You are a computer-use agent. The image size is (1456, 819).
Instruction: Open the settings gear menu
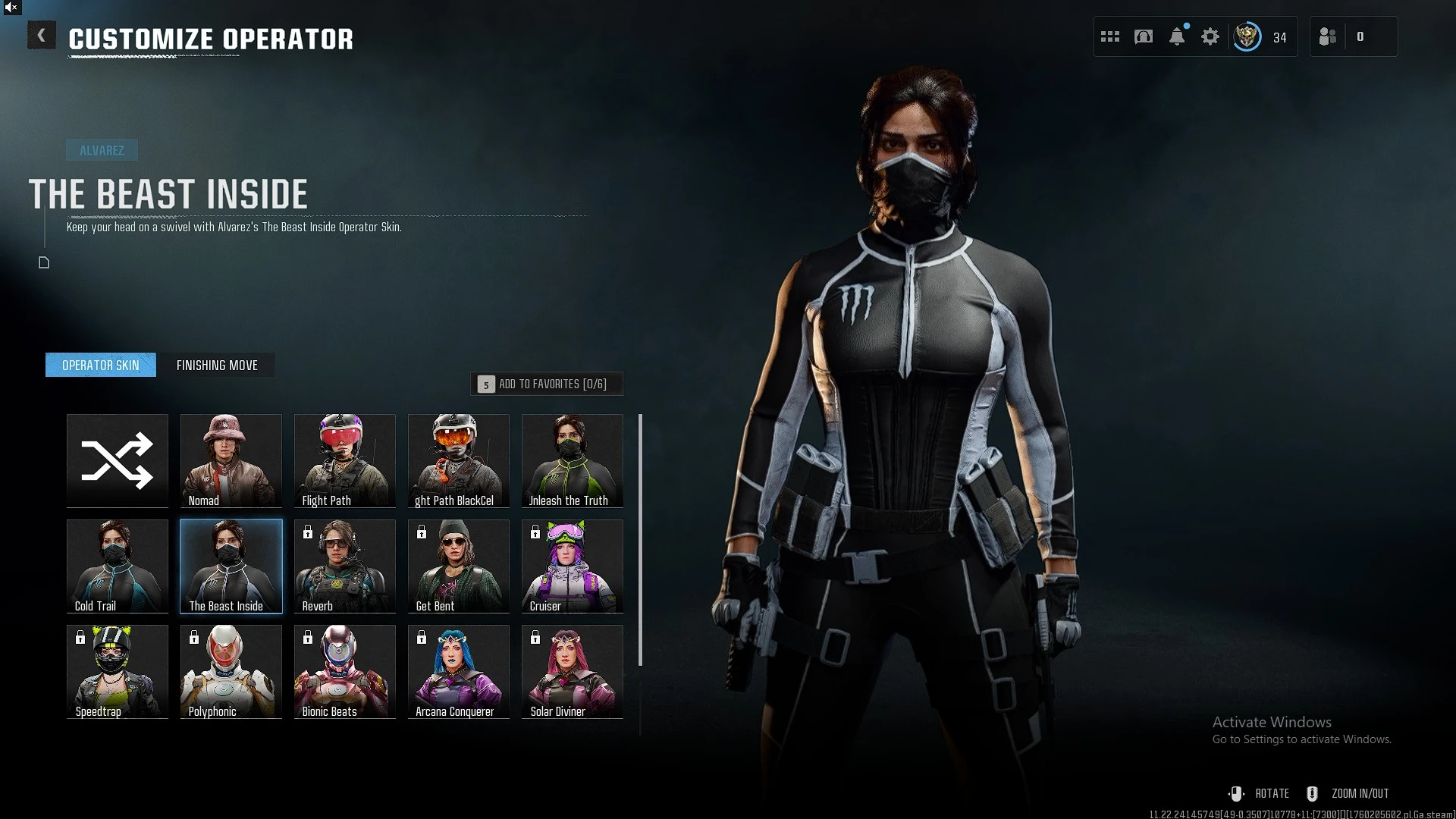(1210, 36)
